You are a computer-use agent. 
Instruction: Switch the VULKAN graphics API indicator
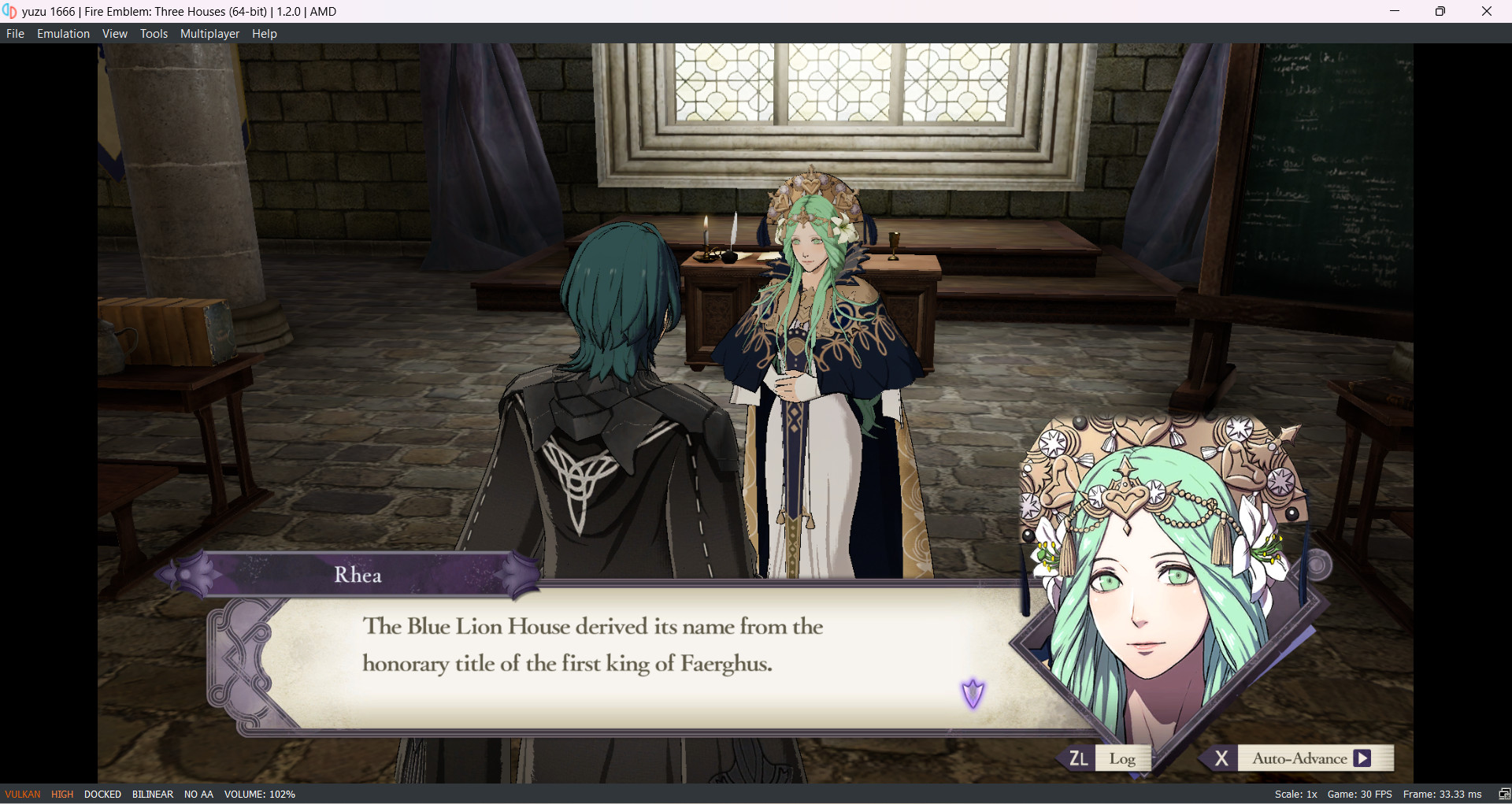pyautogui.click(x=21, y=794)
